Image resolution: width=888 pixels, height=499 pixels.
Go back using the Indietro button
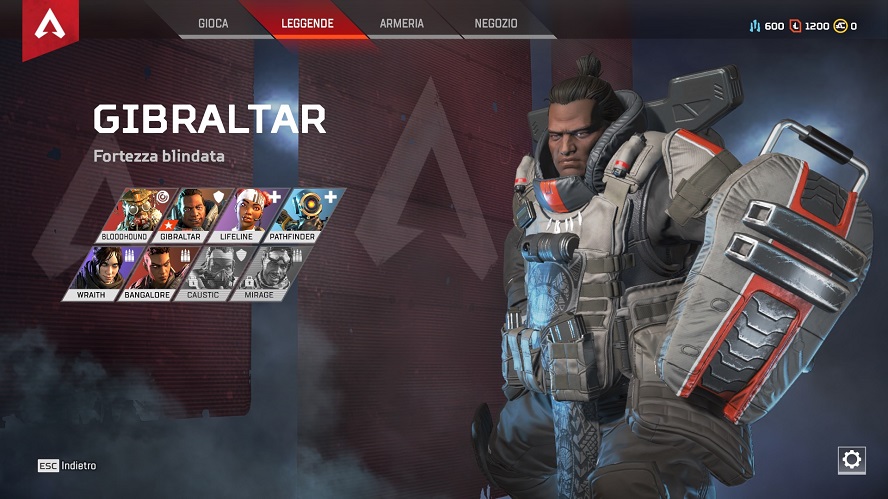coord(68,466)
